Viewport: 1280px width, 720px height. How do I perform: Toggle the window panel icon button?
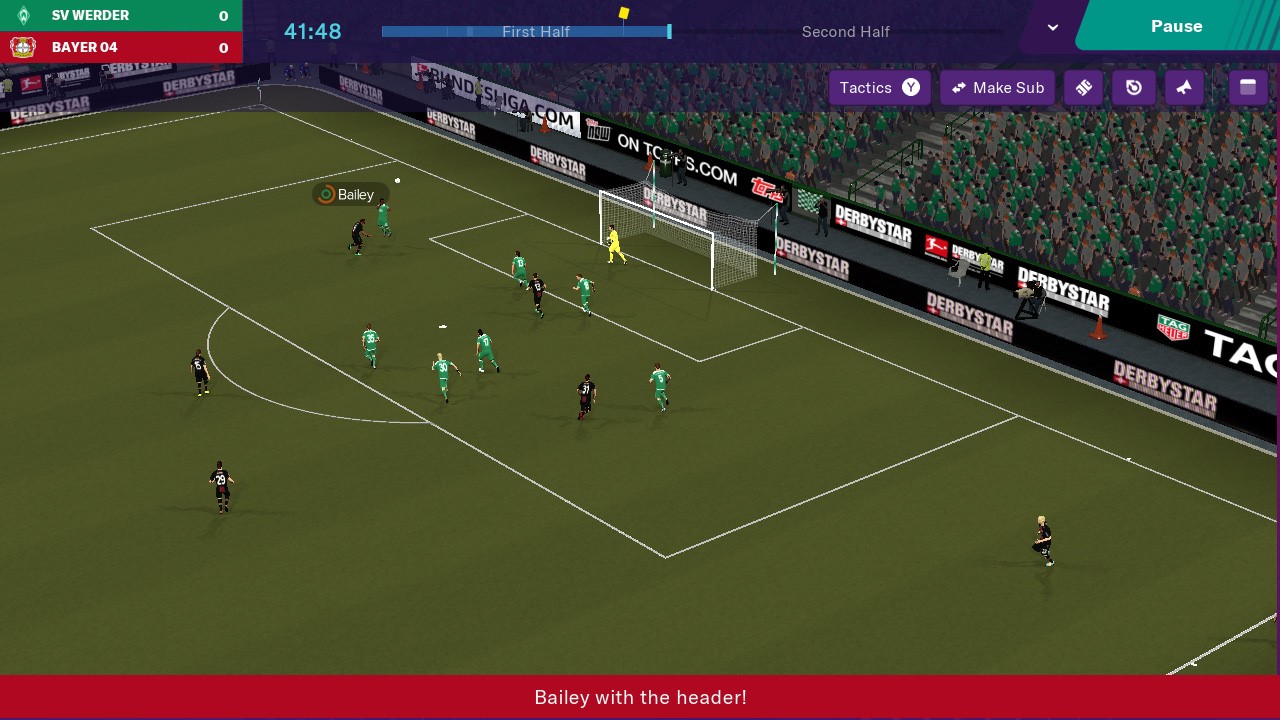click(1248, 88)
